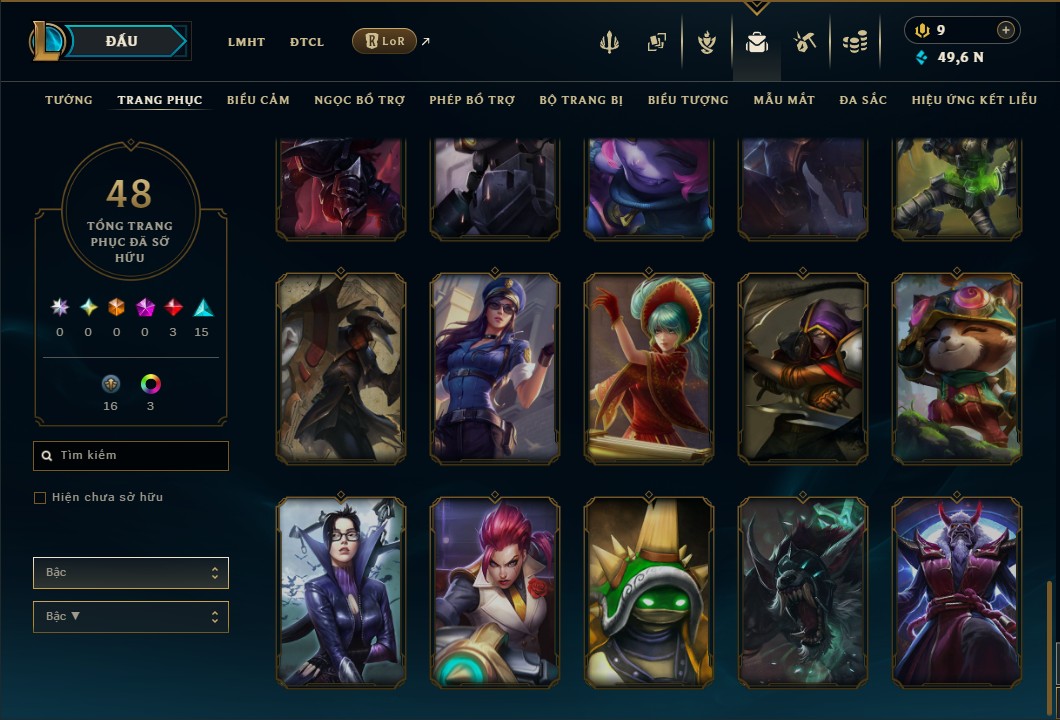Switch to the BIỂU CẢM tab

tap(258, 100)
